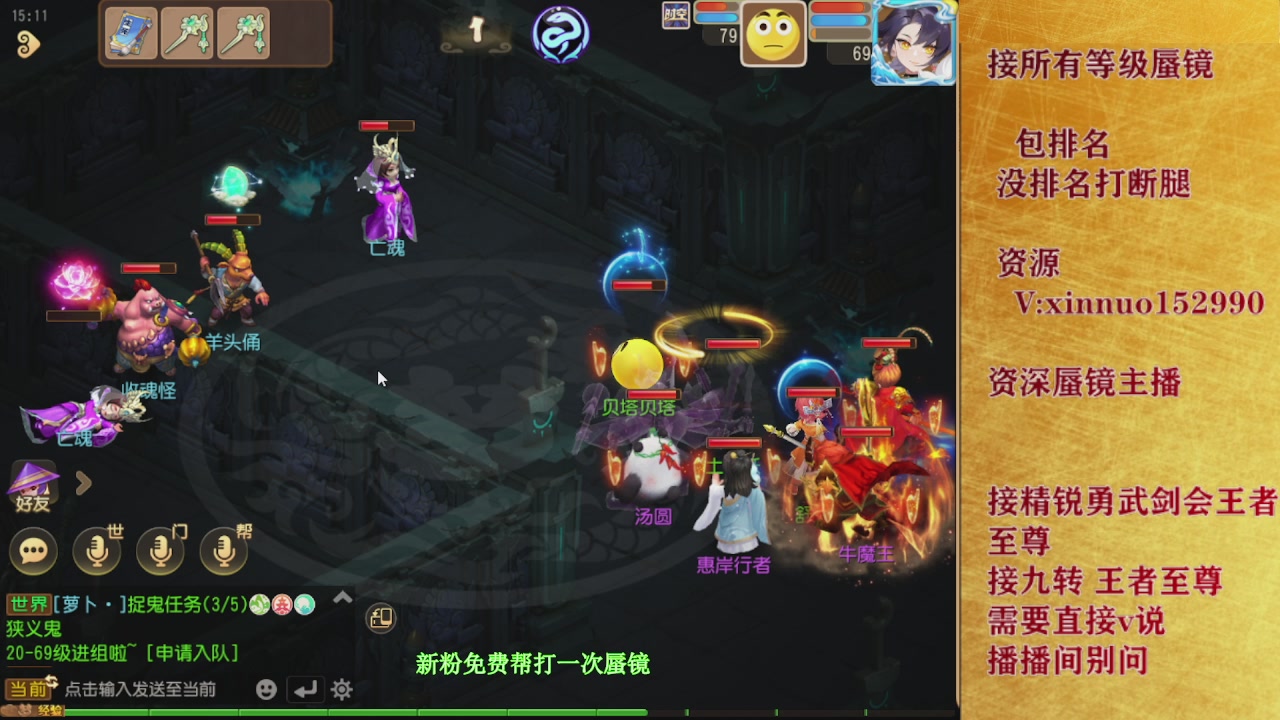This screenshot has width=1280, height=720.
Task: Click the 世 world voice microphone icon
Action: tap(97, 551)
